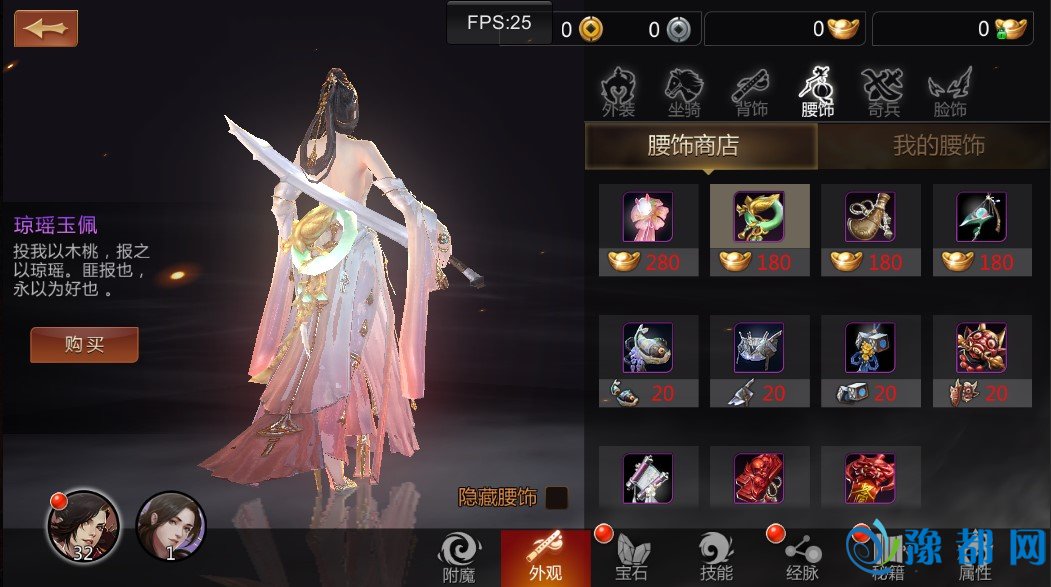Select the 背饰 back ornament category

click(751, 93)
